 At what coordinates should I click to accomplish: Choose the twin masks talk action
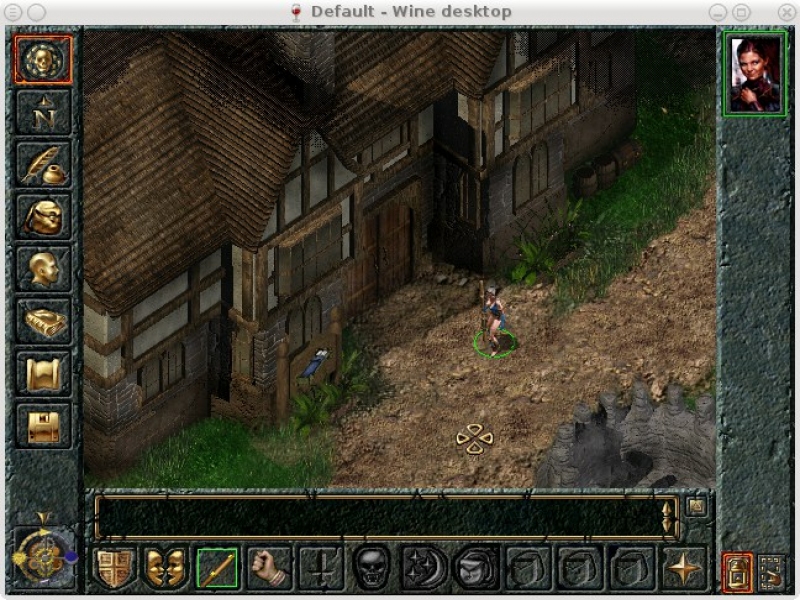click(165, 568)
